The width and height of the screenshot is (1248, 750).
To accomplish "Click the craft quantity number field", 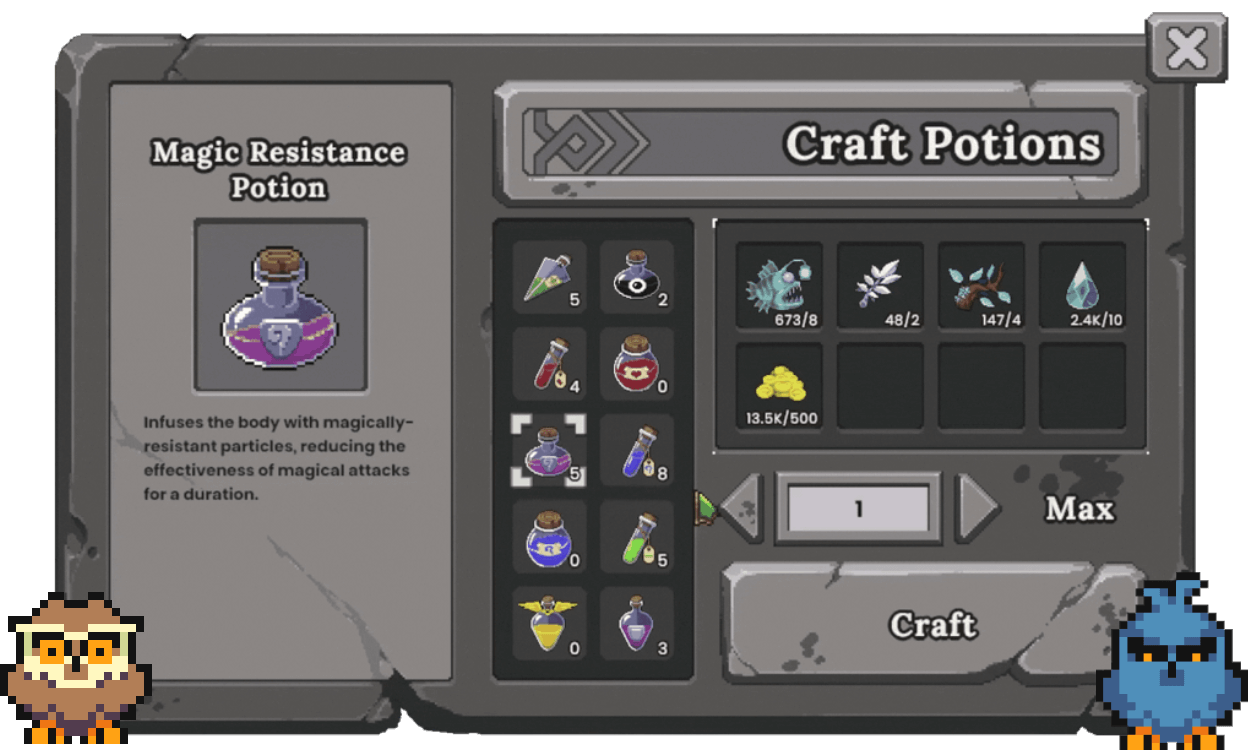I will coord(858,509).
